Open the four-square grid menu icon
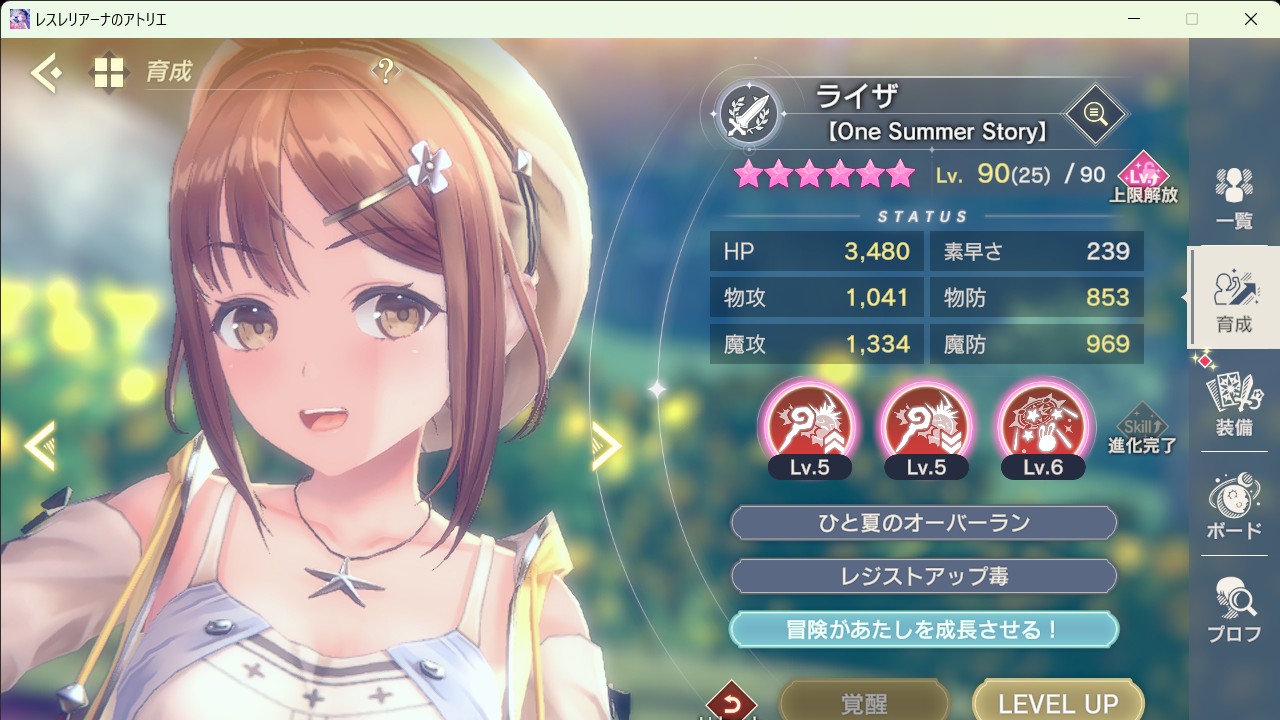The width and height of the screenshot is (1280, 720). tap(108, 73)
